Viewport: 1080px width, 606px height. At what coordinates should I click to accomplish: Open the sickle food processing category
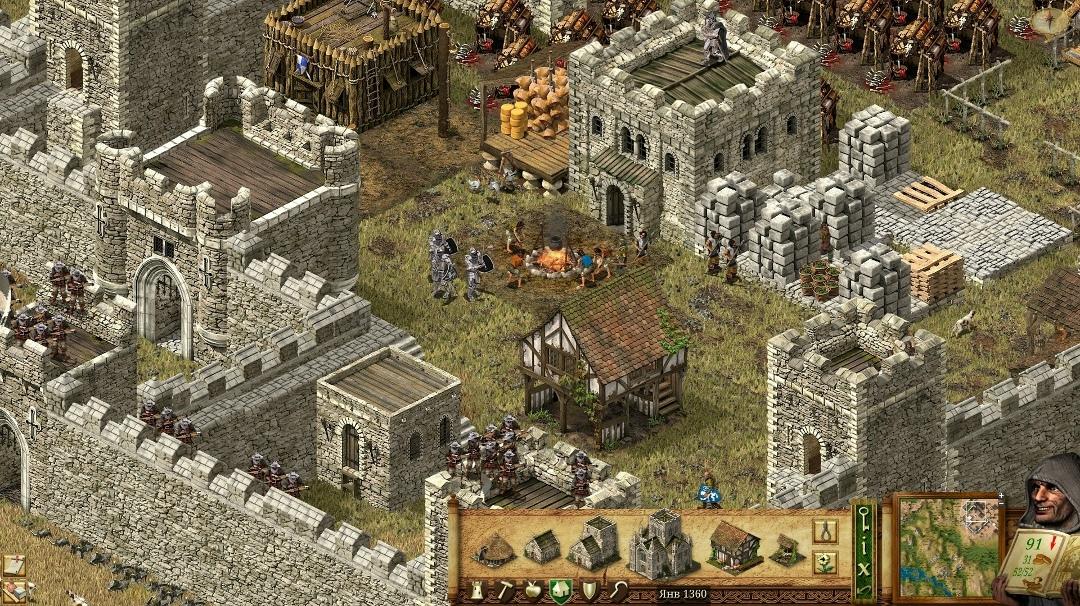(618, 592)
